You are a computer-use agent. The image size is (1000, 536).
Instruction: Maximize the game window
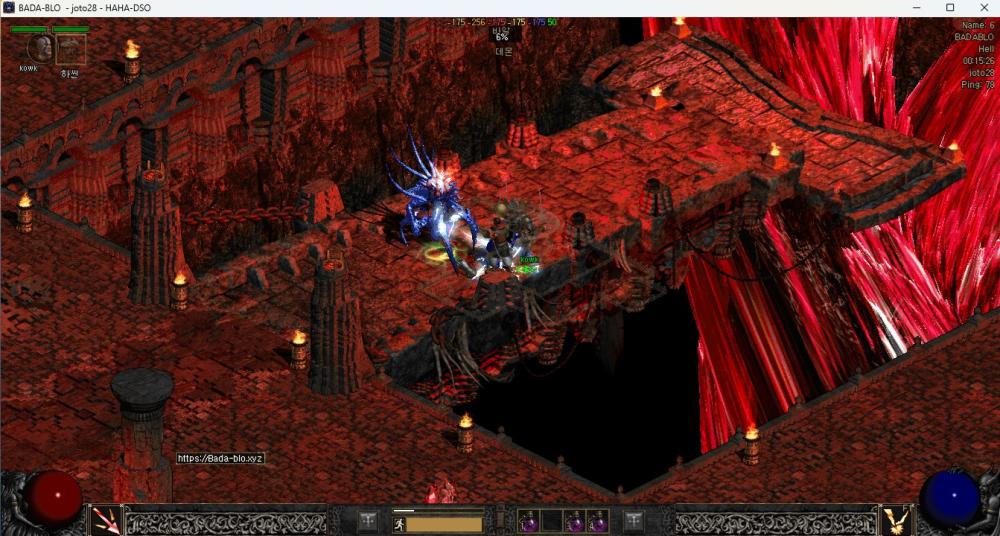pyautogui.click(x=950, y=8)
